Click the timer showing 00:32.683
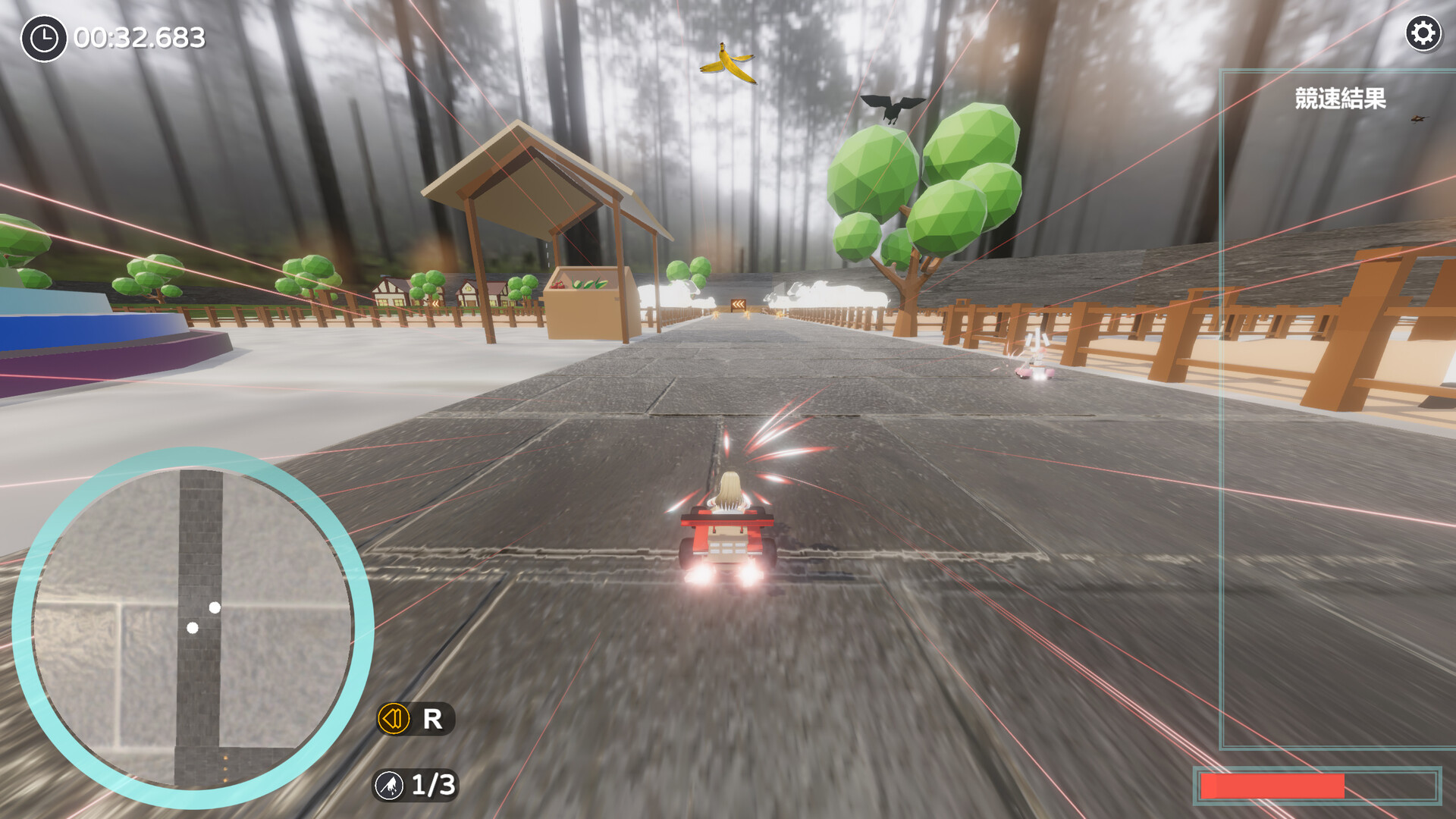The image size is (1456, 819). point(136,35)
